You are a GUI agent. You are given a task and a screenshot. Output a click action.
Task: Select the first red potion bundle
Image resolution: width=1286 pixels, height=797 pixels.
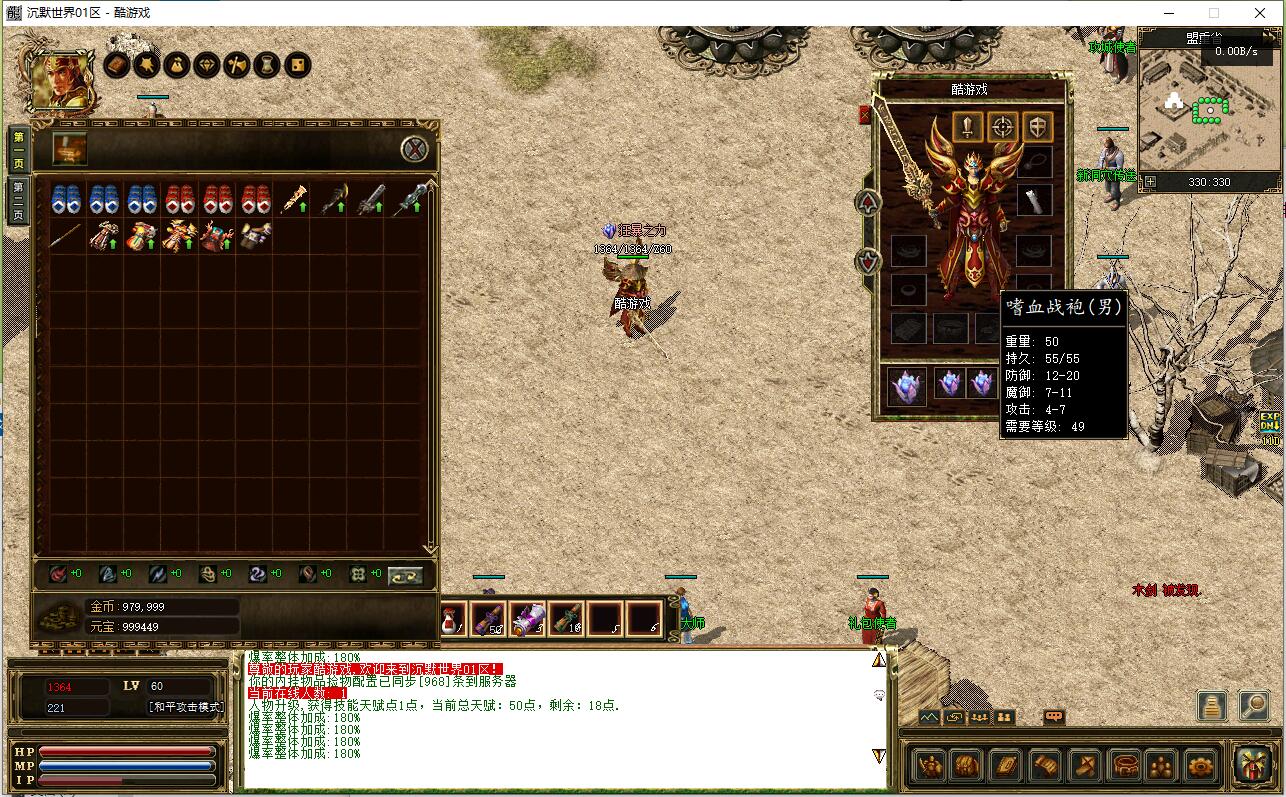pos(179,198)
